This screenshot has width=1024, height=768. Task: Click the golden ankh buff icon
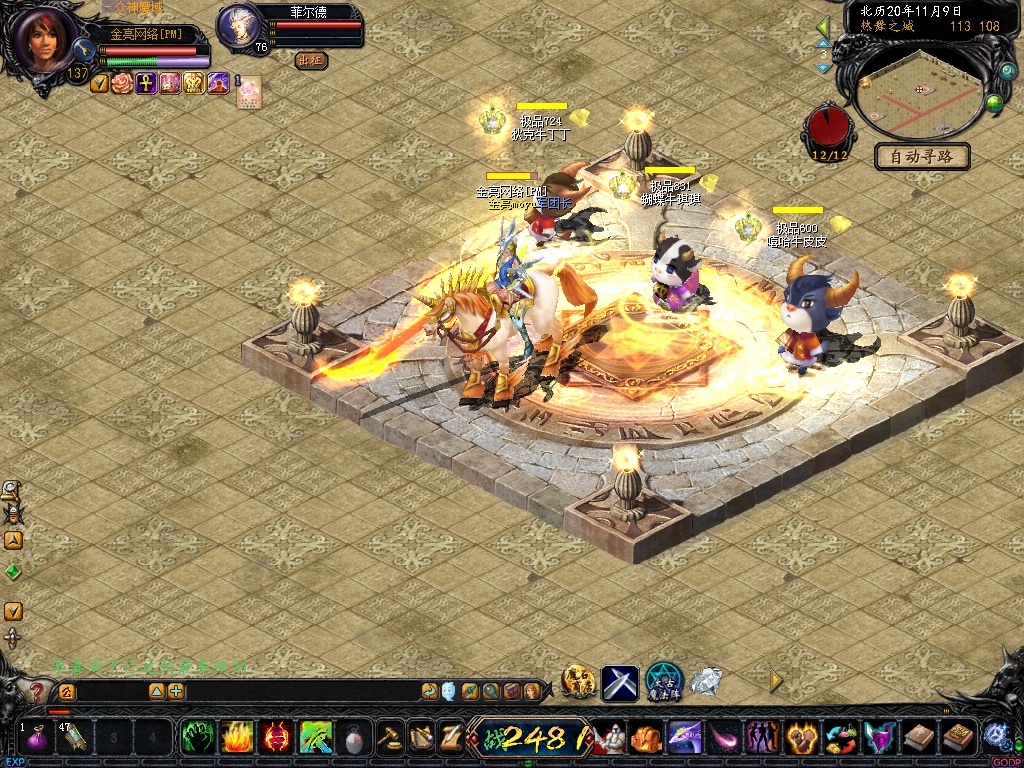pyautogui.click(x=146, y=83)
